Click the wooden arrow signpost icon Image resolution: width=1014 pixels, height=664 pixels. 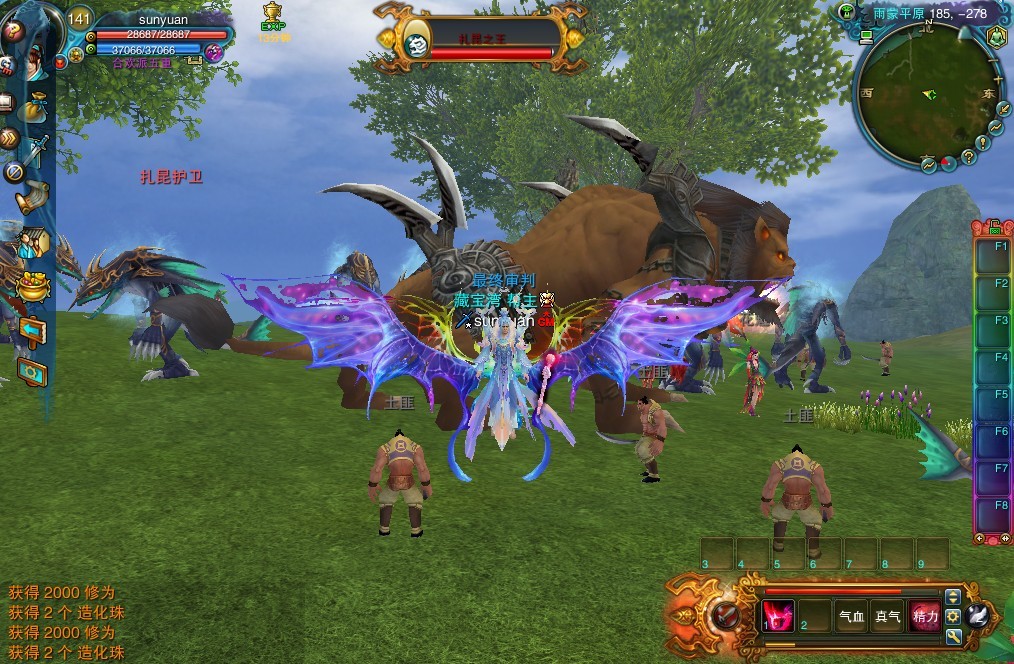click(x=31, y=329)
